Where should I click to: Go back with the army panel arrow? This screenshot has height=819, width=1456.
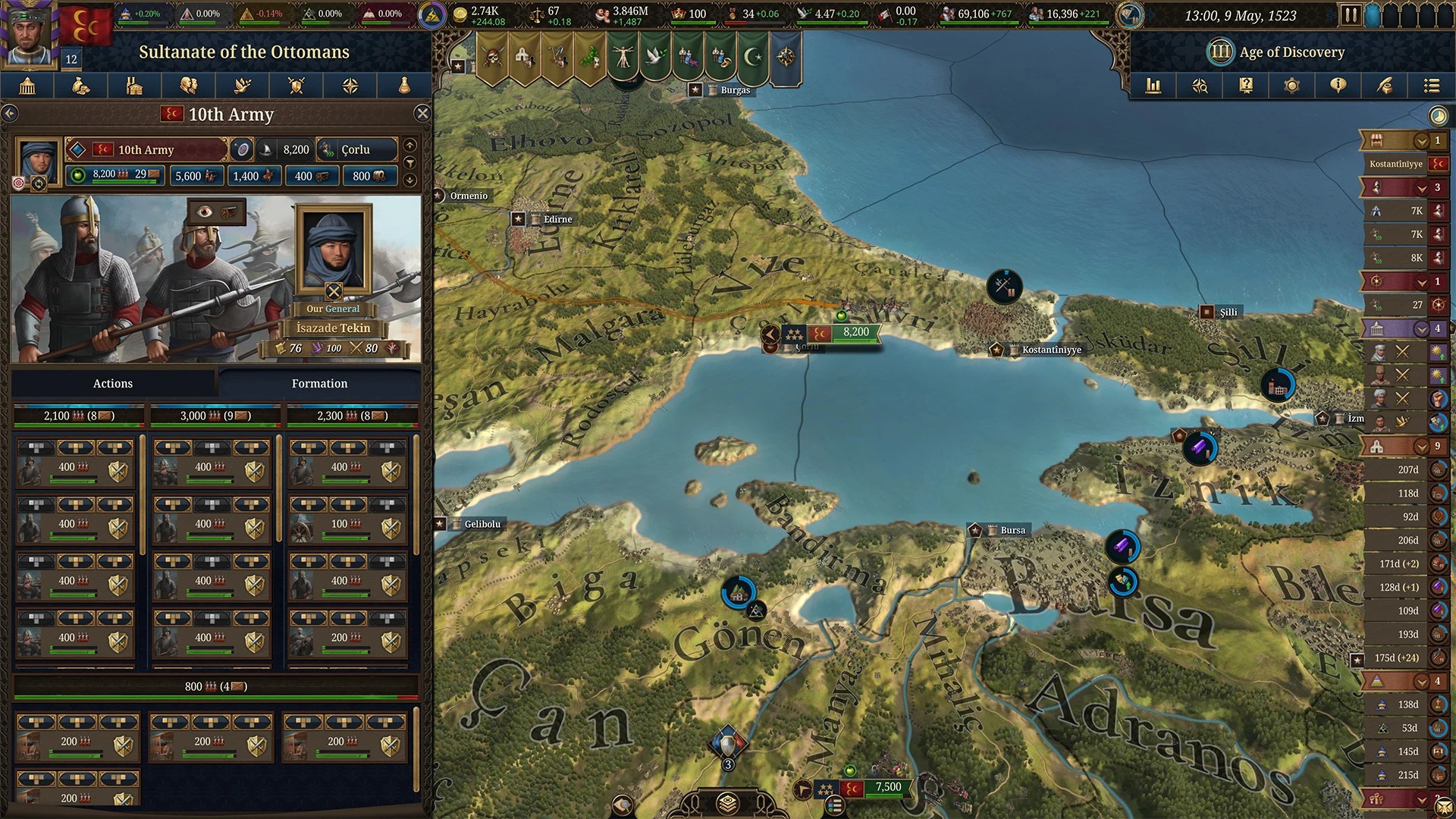coord(10,114)
